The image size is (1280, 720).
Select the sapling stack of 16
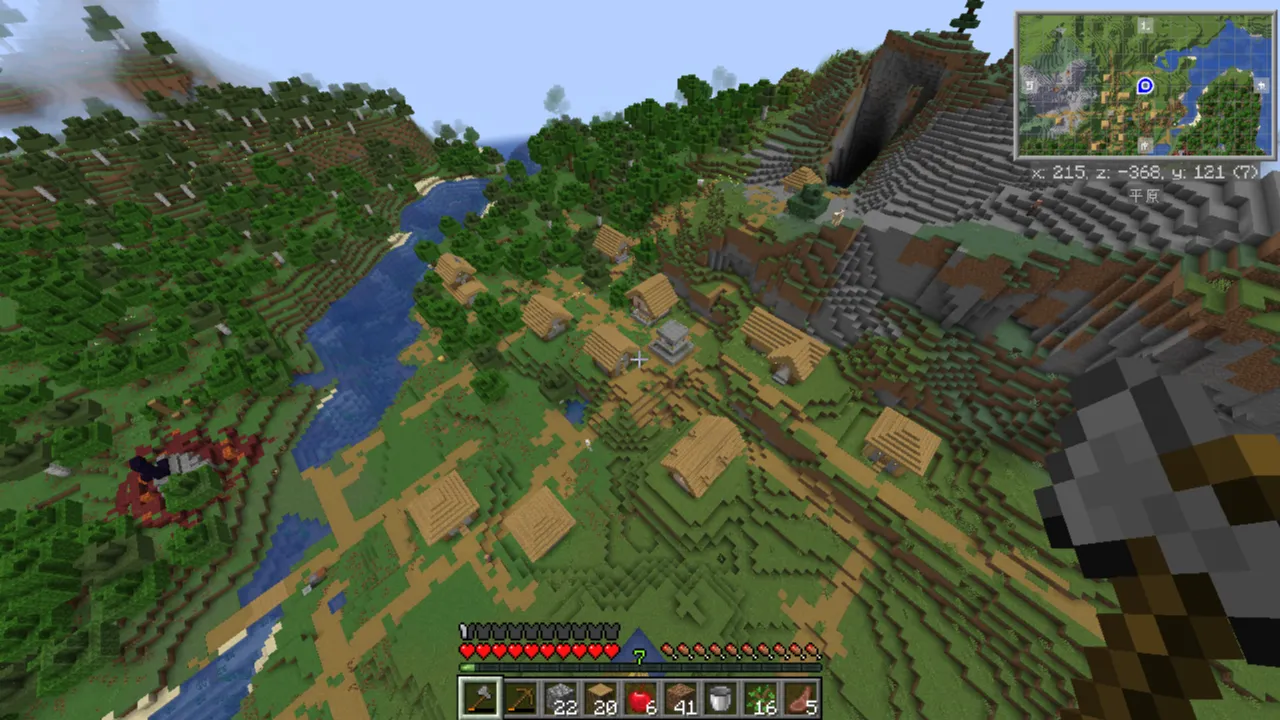[760, 699]
